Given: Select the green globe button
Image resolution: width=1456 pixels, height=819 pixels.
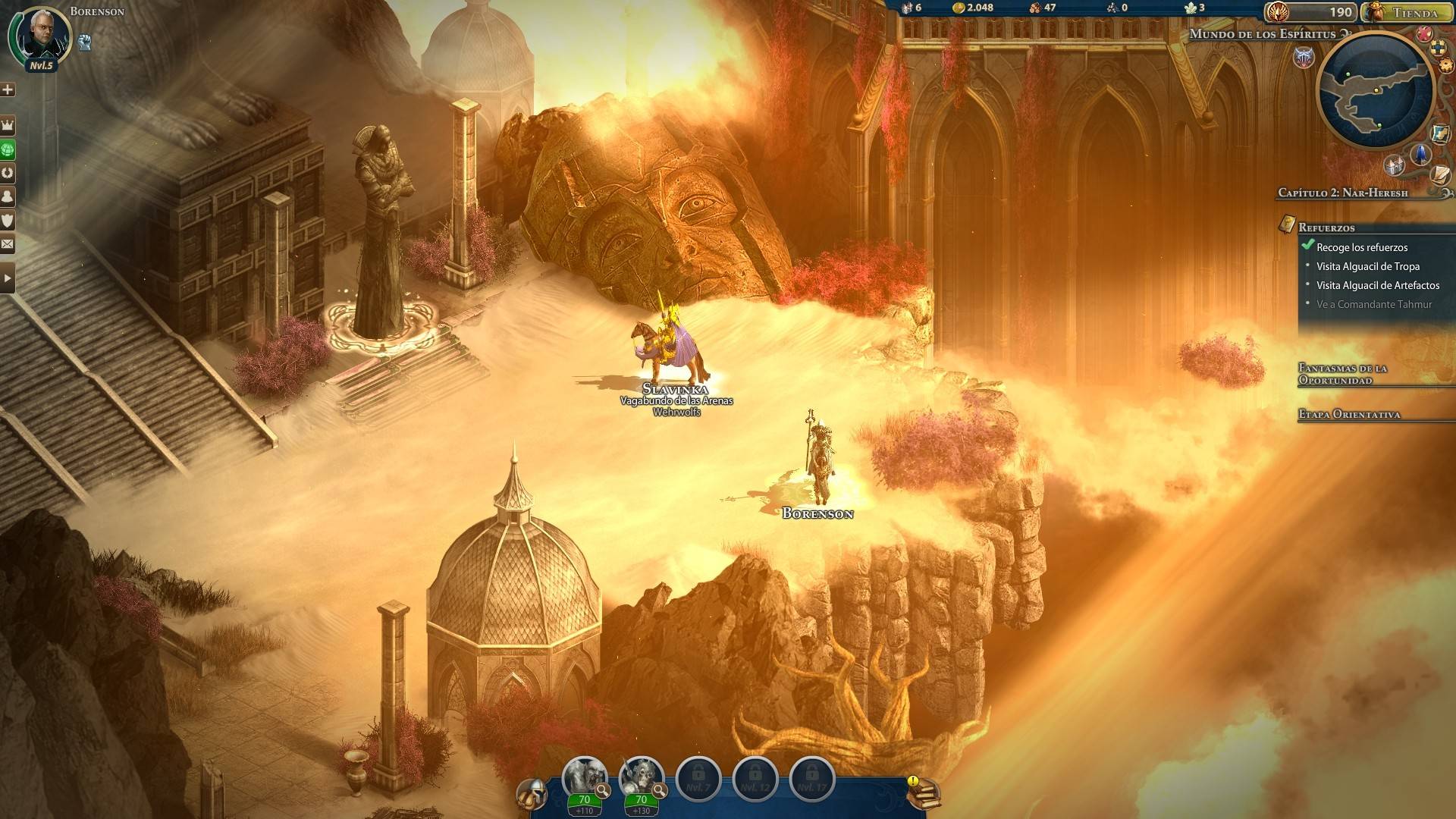Looking at the screenshot, I should point(8,149).
